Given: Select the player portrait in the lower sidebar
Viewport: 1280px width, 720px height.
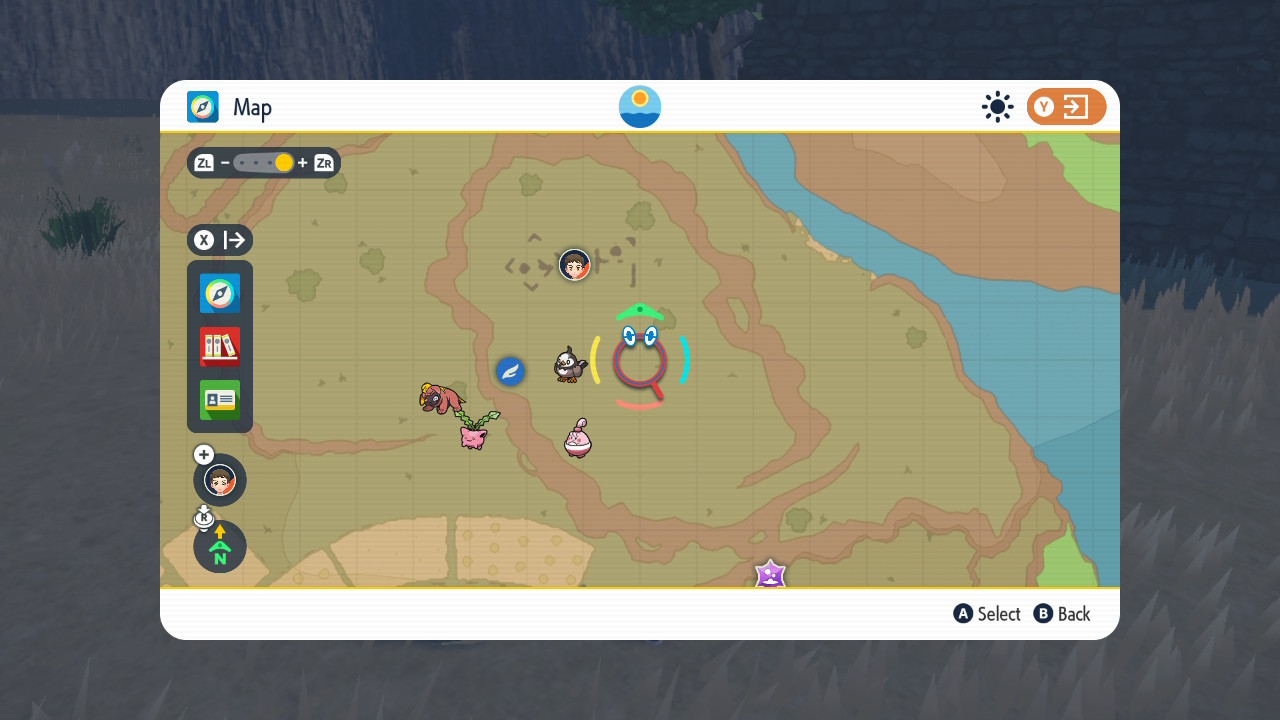Looking at the screenshot, I should coord(219,480).
